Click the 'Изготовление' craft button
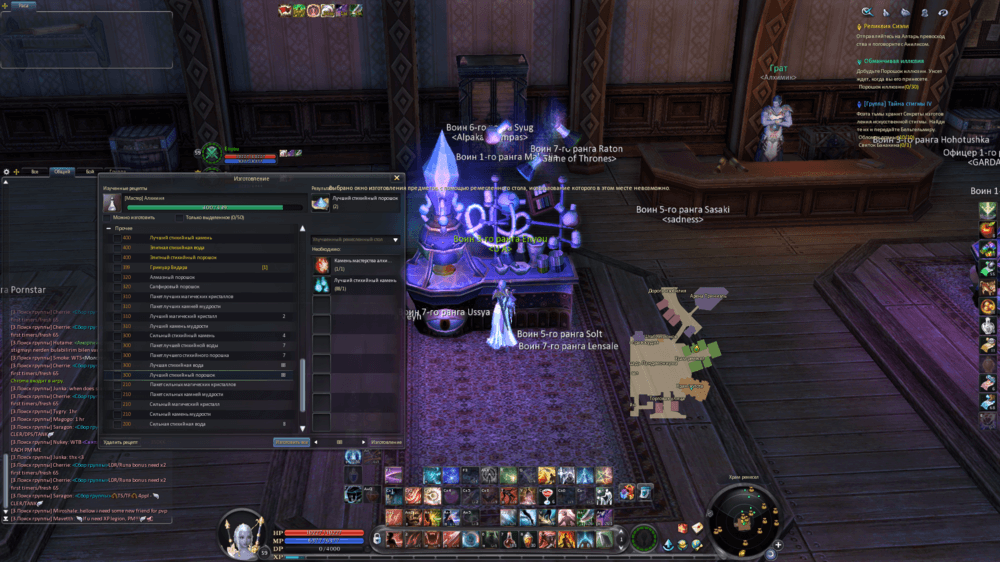The height and width of the screenshot is (562, 1000). 386,441
